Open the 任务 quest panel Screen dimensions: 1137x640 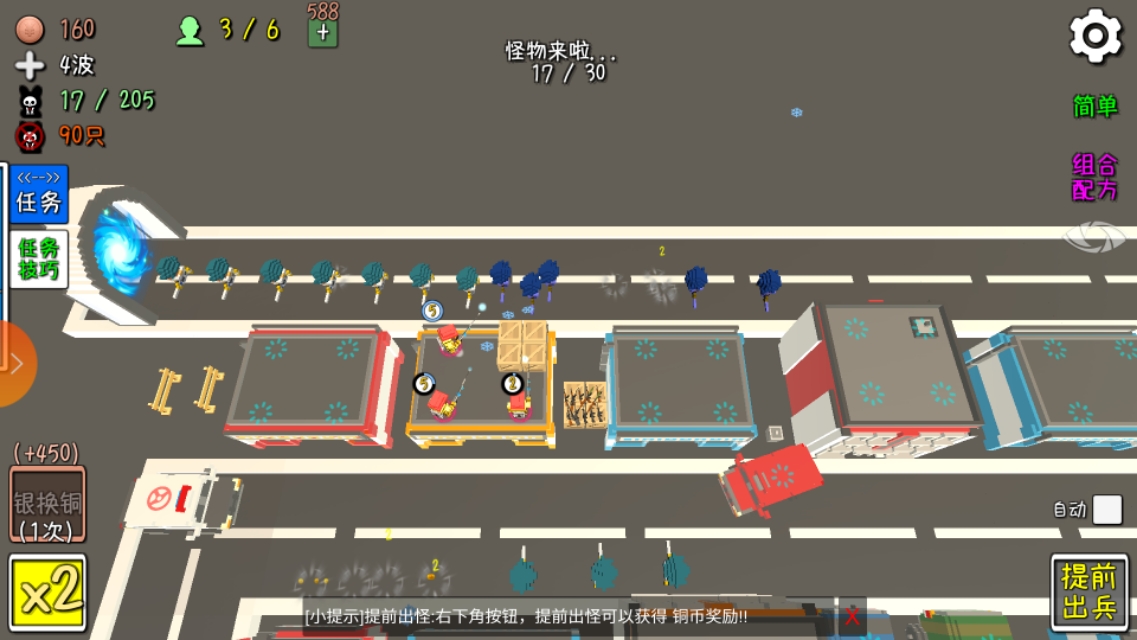(39, 194)
